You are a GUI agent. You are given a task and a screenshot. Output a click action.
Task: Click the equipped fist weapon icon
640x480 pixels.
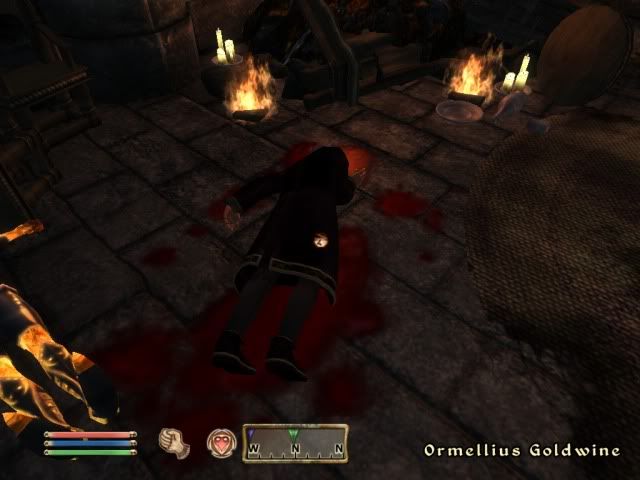(174, 441)
